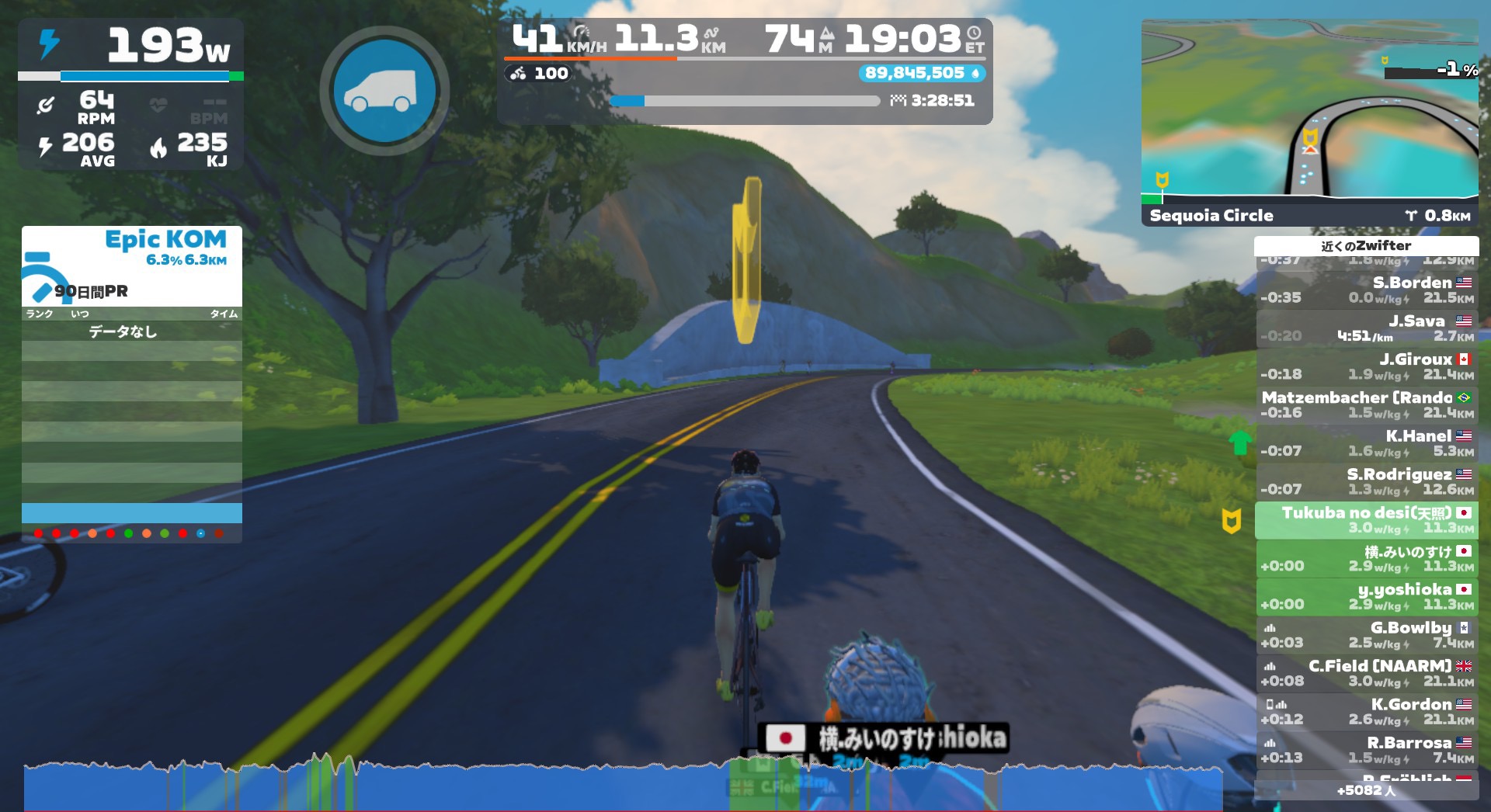
Task: Select S.Rodriguez from nearby riders
Action: (1367, 481)
